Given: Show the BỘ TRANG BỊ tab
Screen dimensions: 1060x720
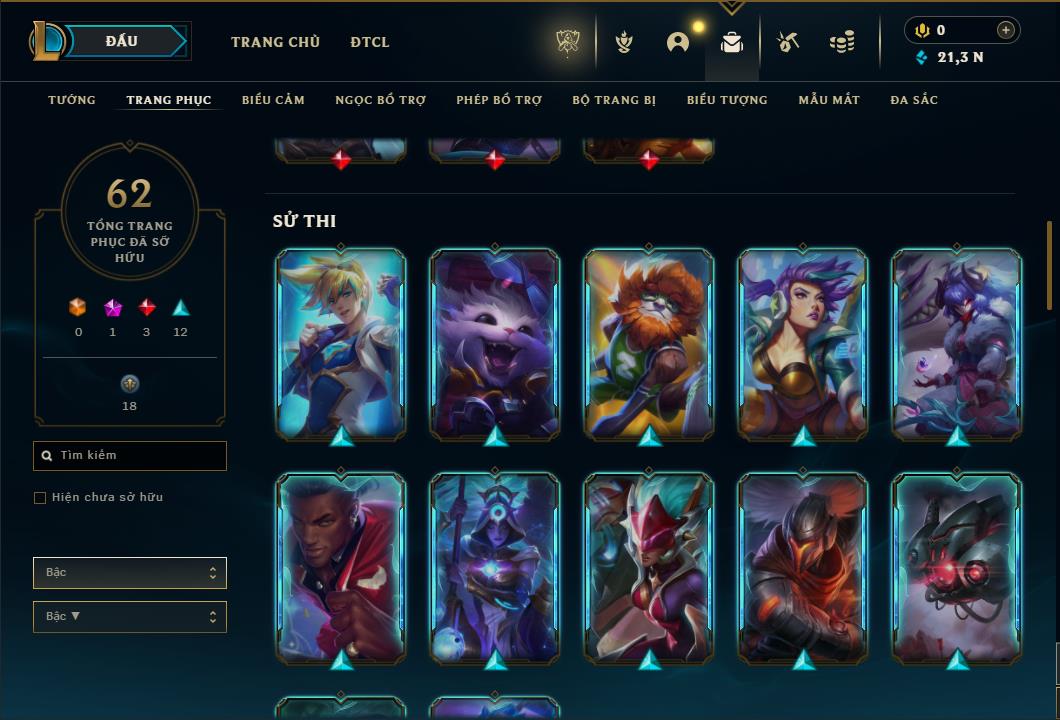Looking at the screenshot, I should pyautogui.click(x=614, y=100).
